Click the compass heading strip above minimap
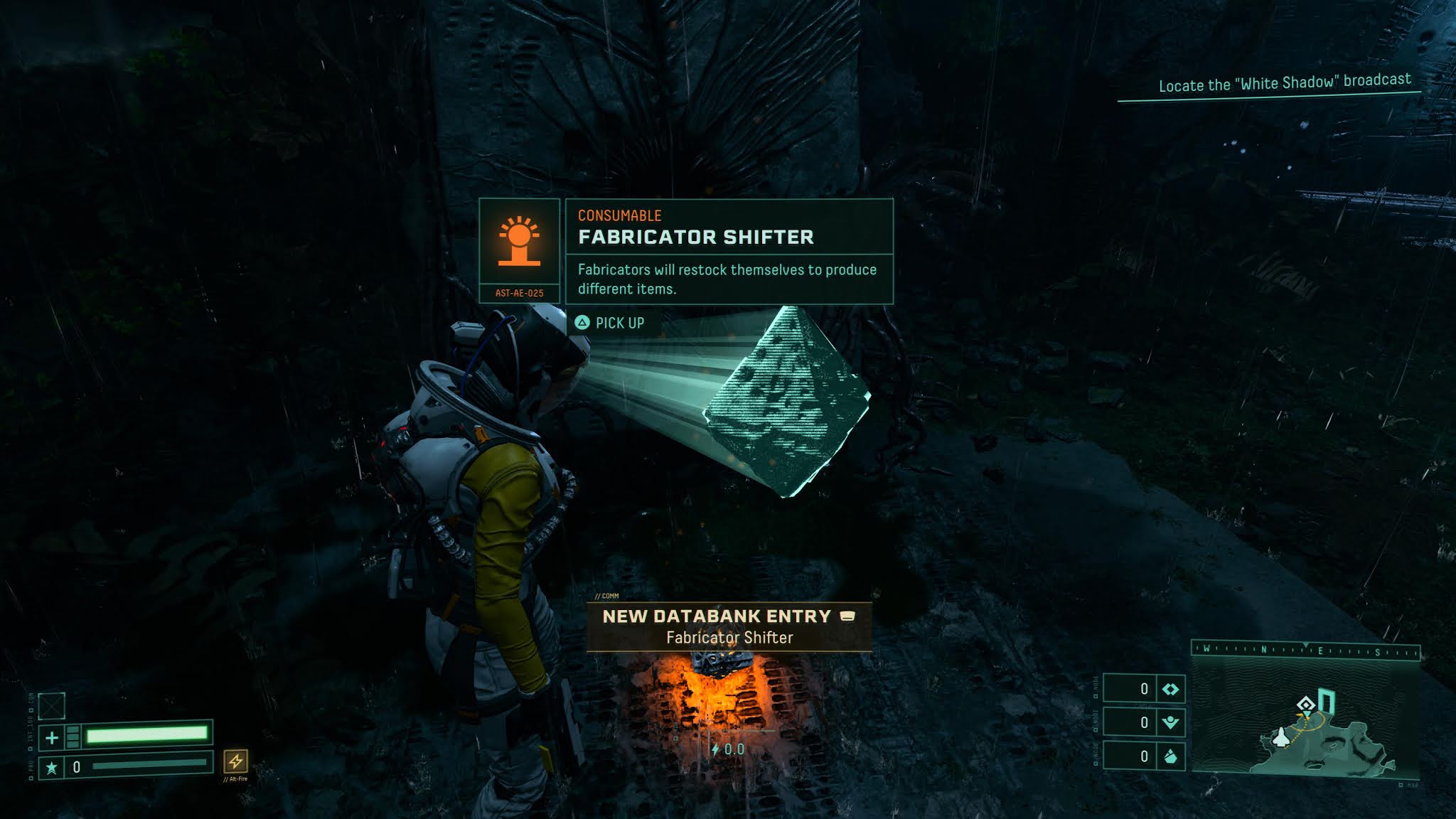The width and height of the screenshot is (1456, 819). [x=1305, y=650]
